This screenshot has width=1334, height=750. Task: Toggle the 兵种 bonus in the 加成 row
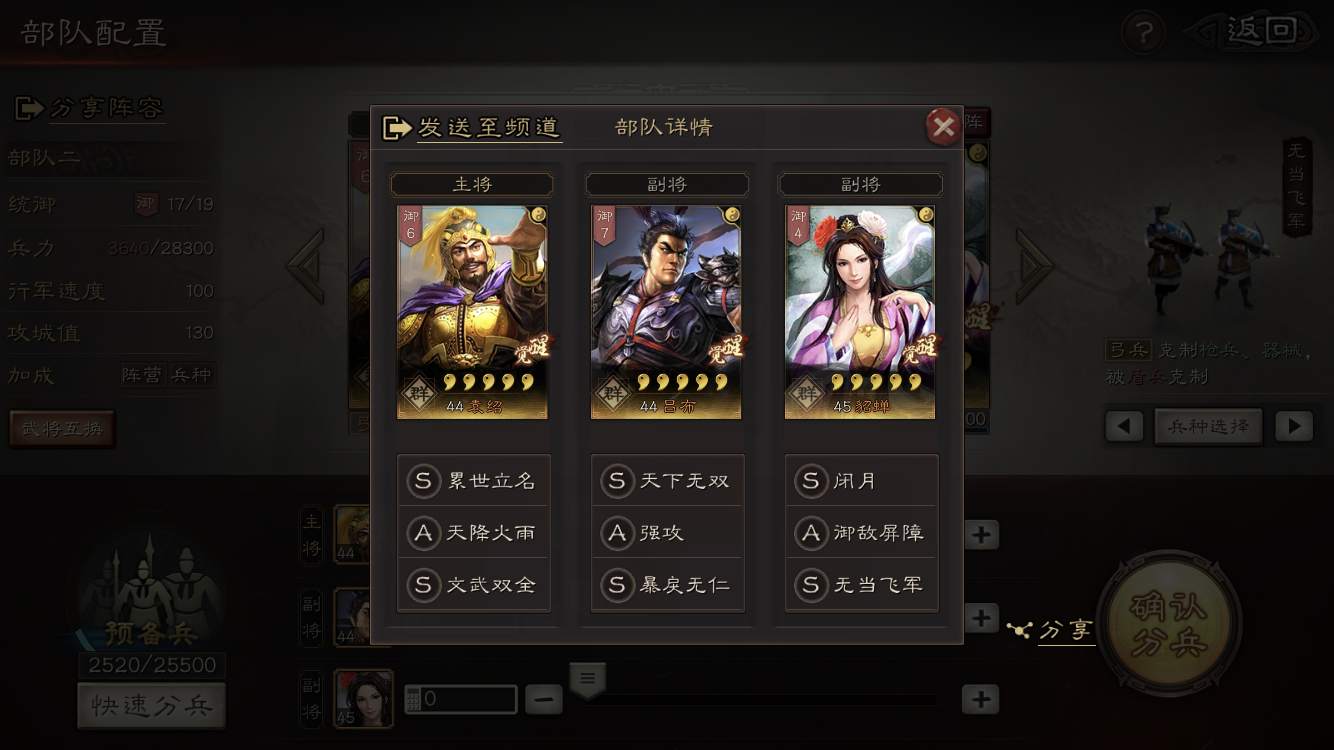(x=192, y=376)
